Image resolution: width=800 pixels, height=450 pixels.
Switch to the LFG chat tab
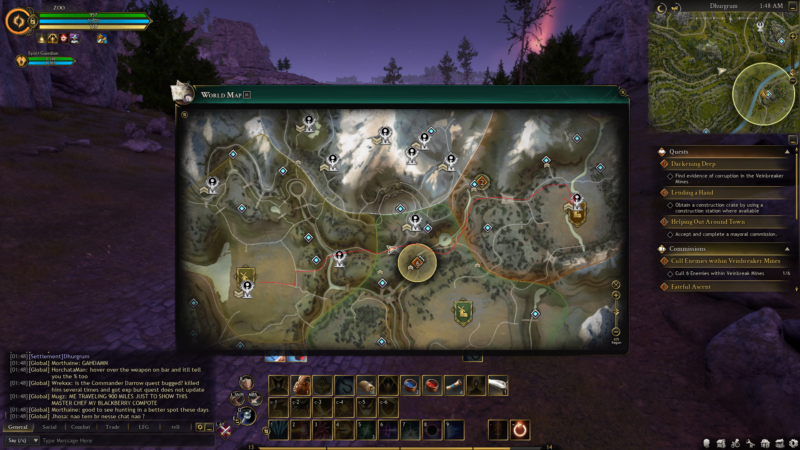(143, 427)
